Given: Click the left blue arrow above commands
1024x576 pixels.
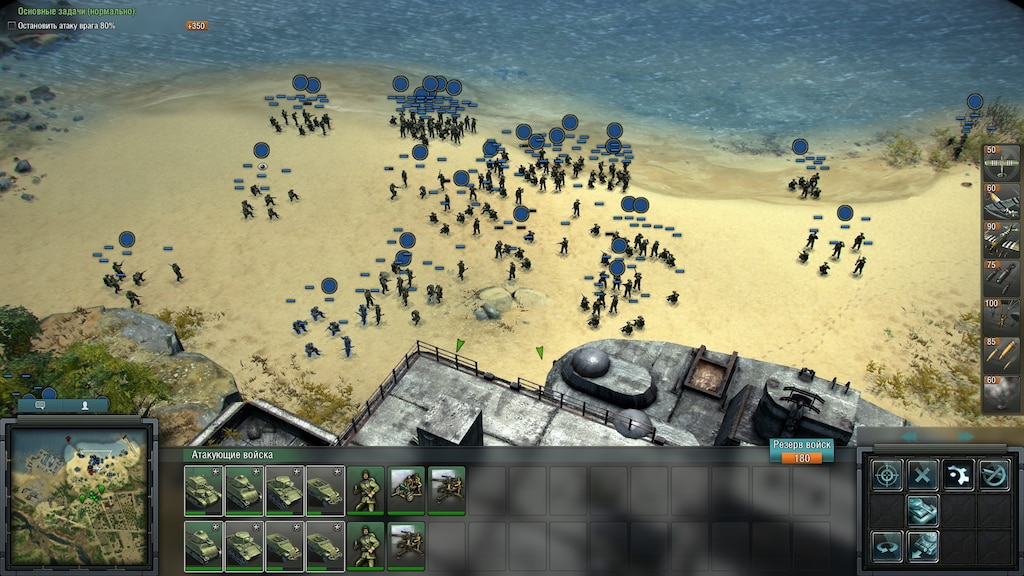Looking at the screenshot, I should click(909, 437).
